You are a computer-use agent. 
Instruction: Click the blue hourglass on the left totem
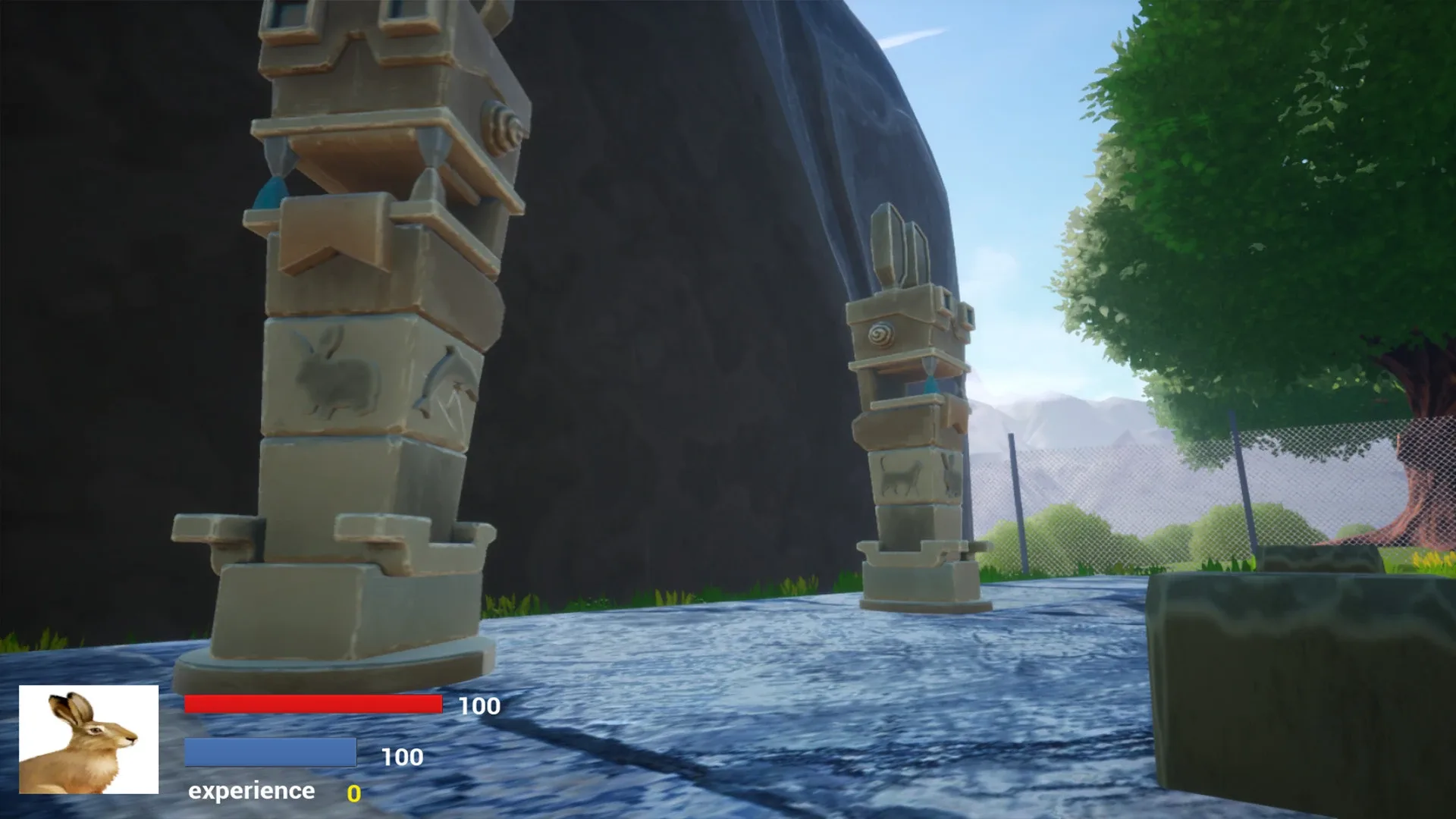(x=271, y=190)
